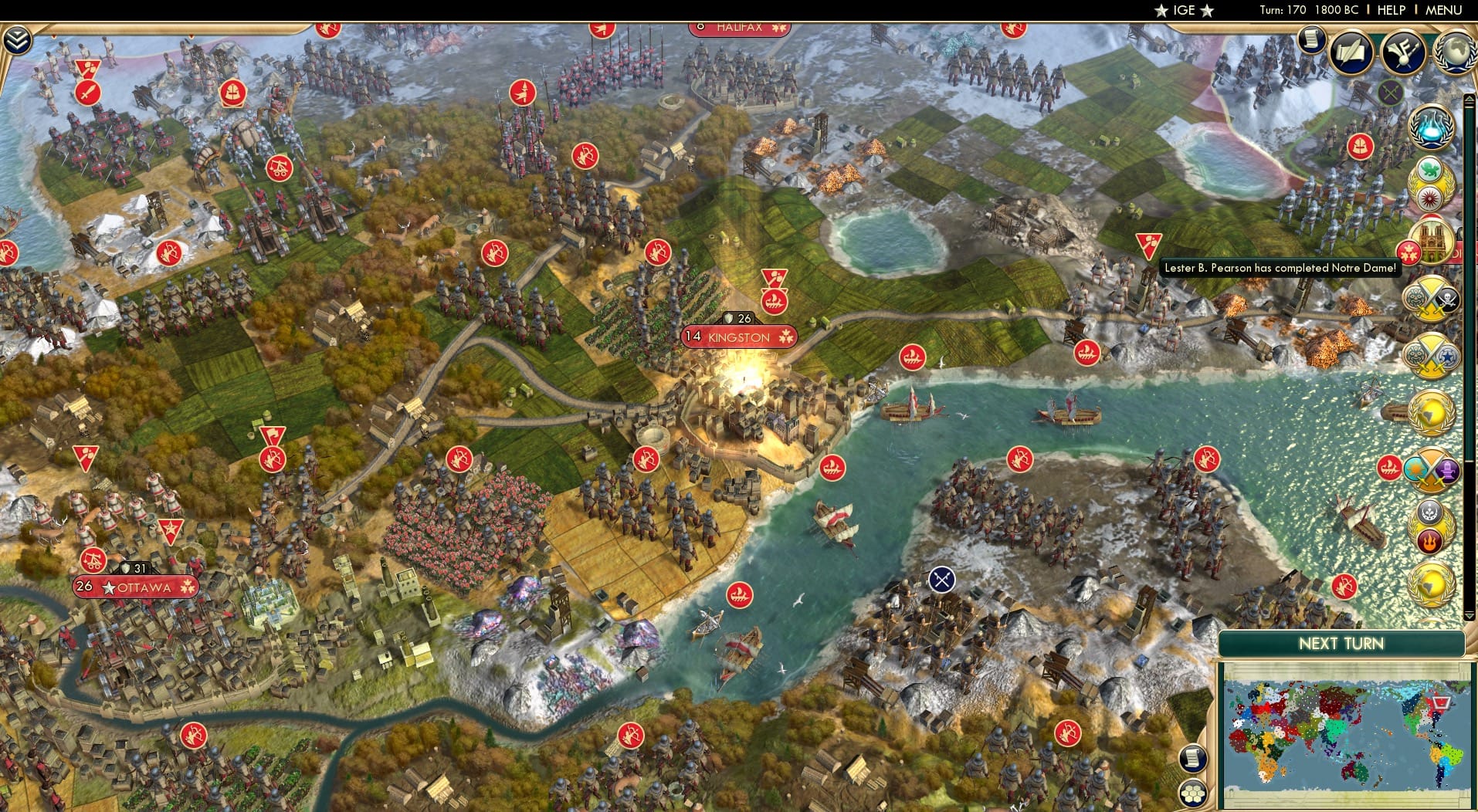
Task: Open the scroll icon beside the minimap
Action: 1192,759
